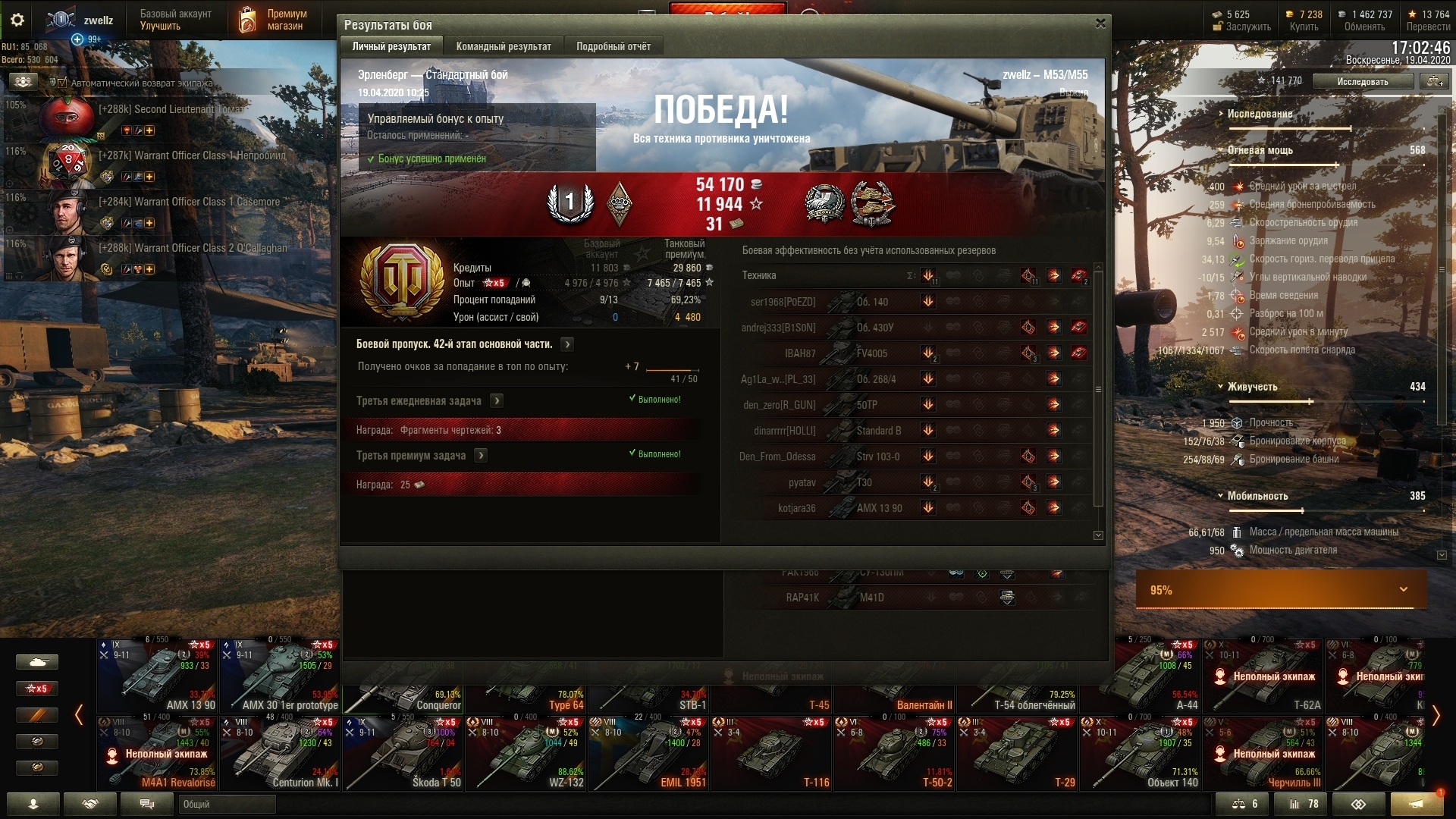
Task: Click the Исследовать button
Action: point(1363,81)
